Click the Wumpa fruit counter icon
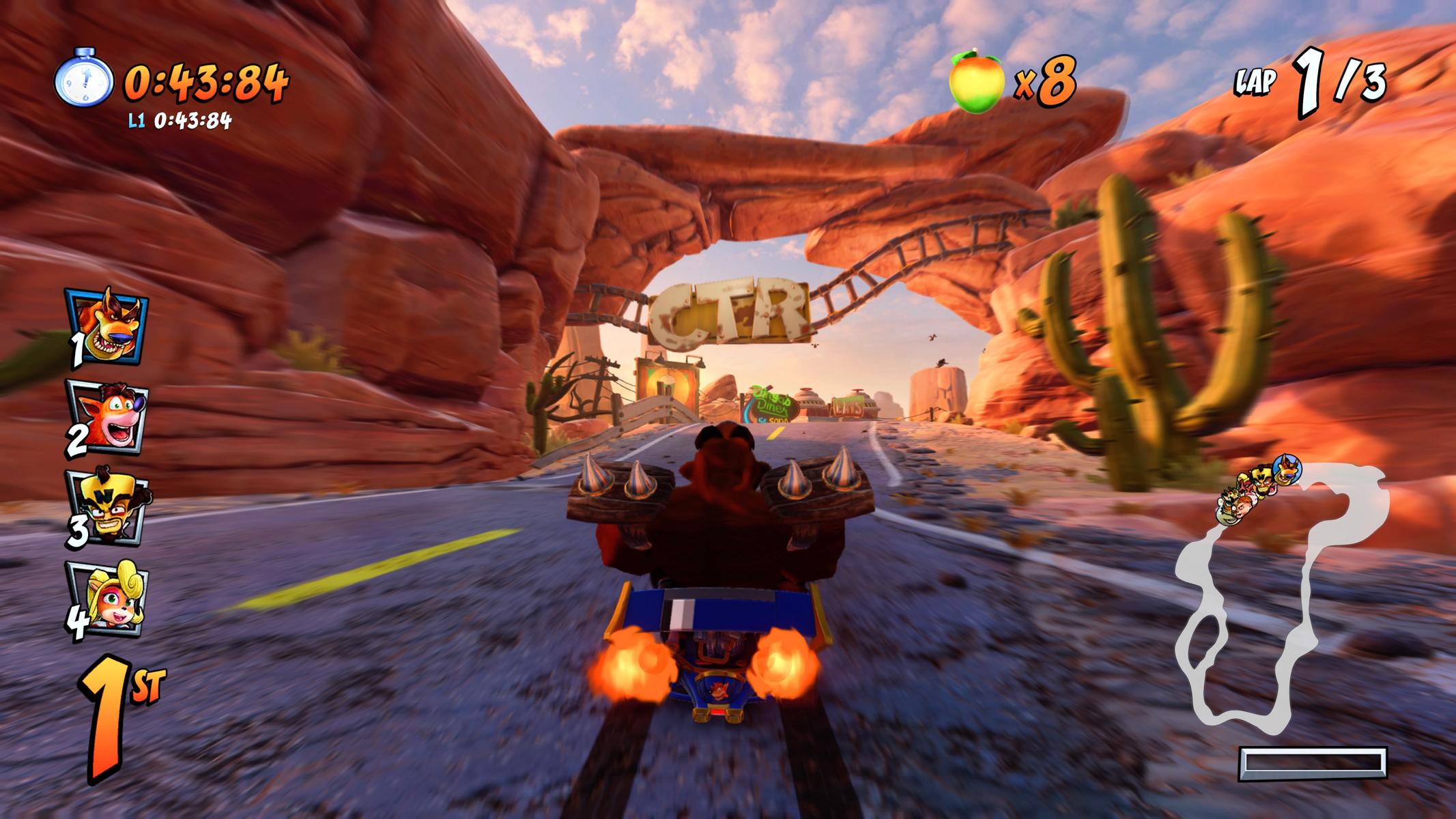The width and height of the screenshot is (1456, 819). click(977, 82)
